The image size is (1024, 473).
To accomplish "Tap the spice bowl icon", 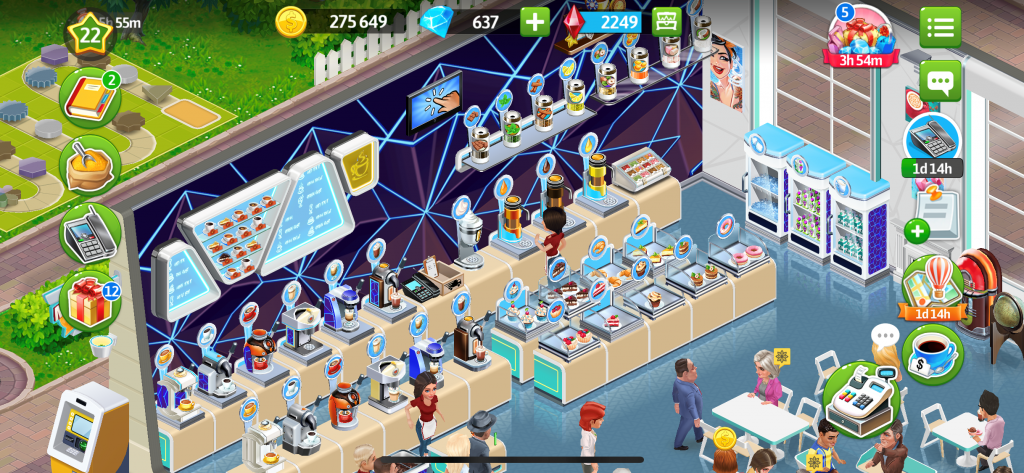I will [x=89, y=166].
